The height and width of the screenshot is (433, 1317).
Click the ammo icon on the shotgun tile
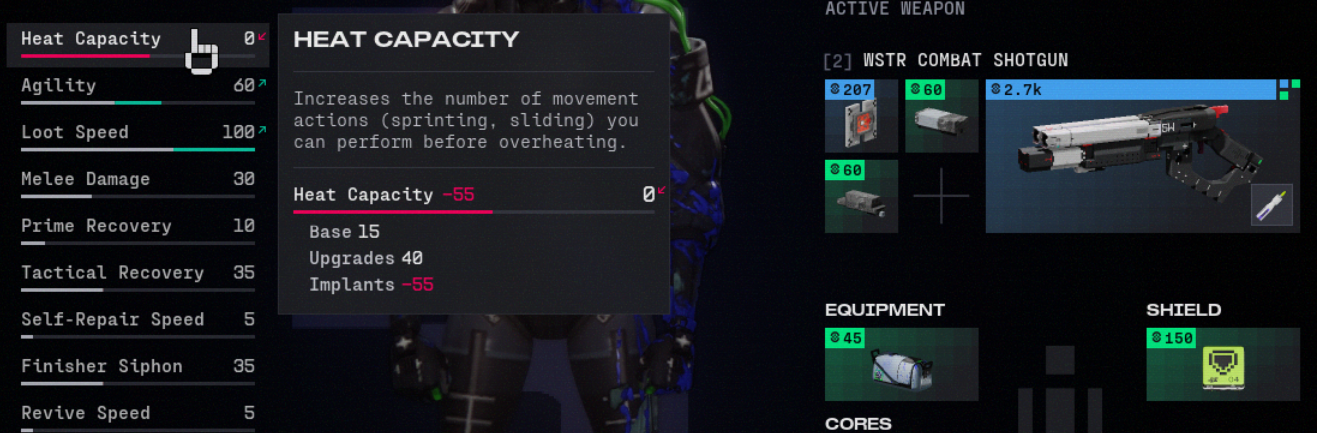[1271, 205]
